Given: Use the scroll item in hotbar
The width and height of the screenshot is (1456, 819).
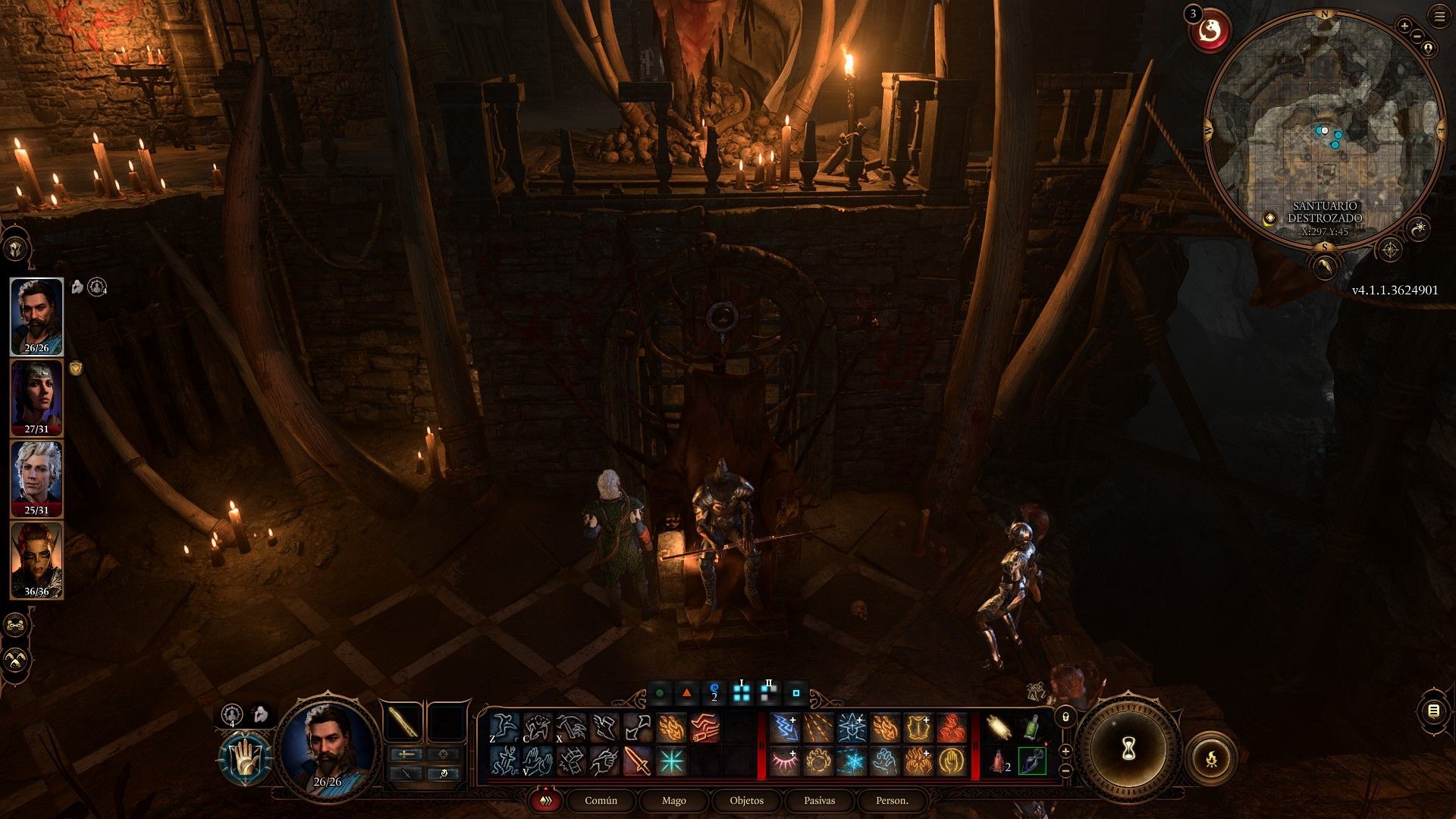Looking at the screenshot, I should click(998, 729).
